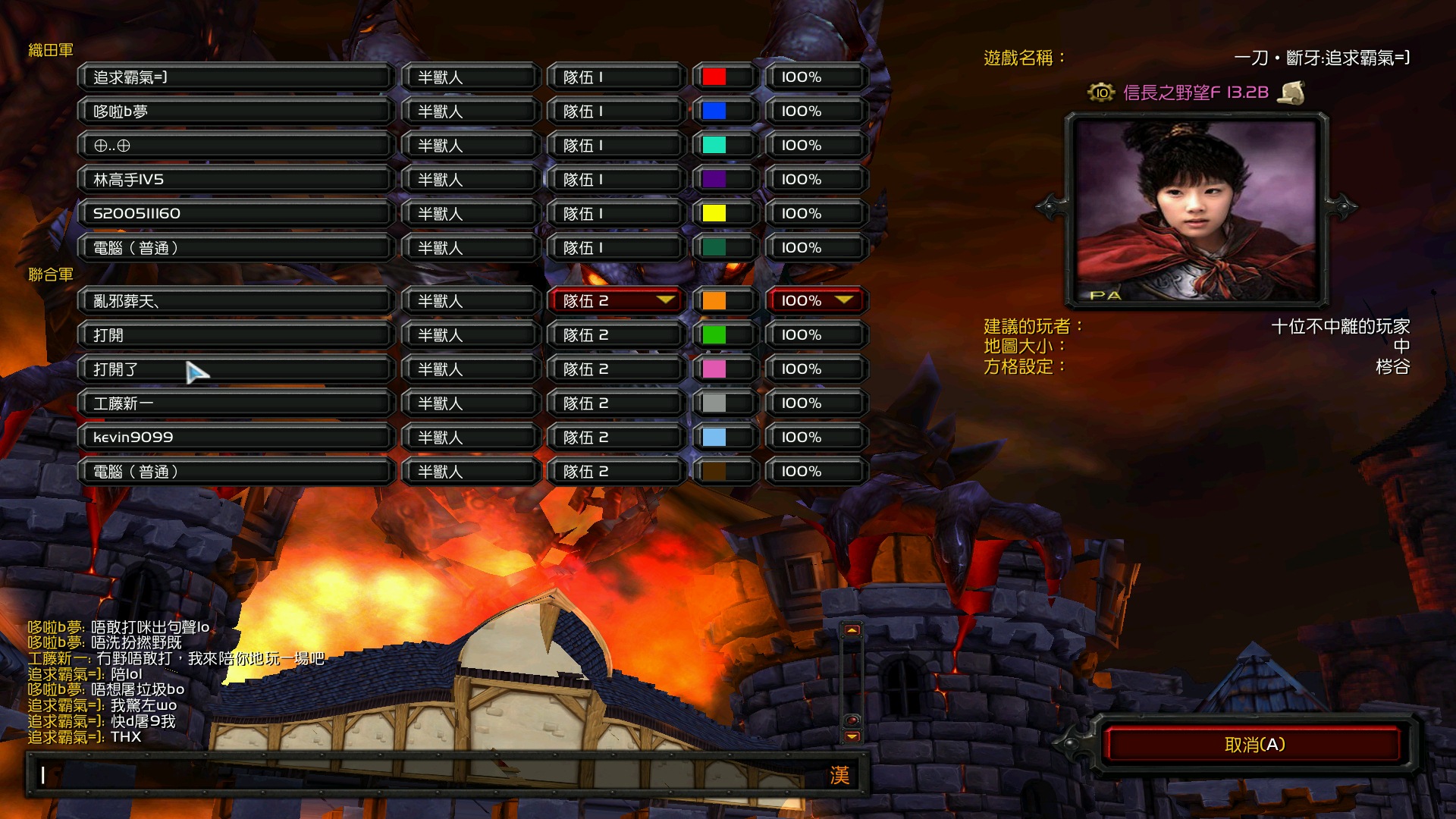1456x819 pixels.
Task: Open the 隊伍 2 team dropdown
Action: 614,301
